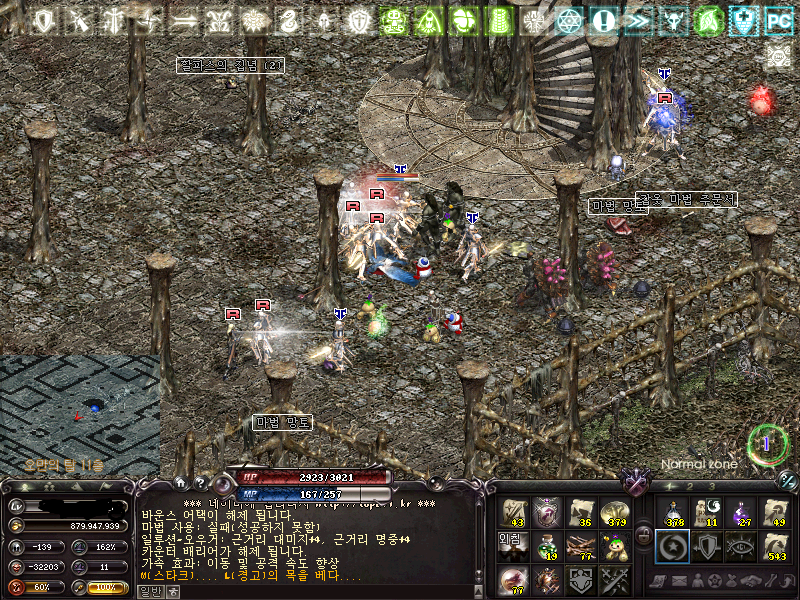The width and height of the screenshot is (800, 600).
Task: Switch to hotbar page 3
Action: (x=711, y=486)
